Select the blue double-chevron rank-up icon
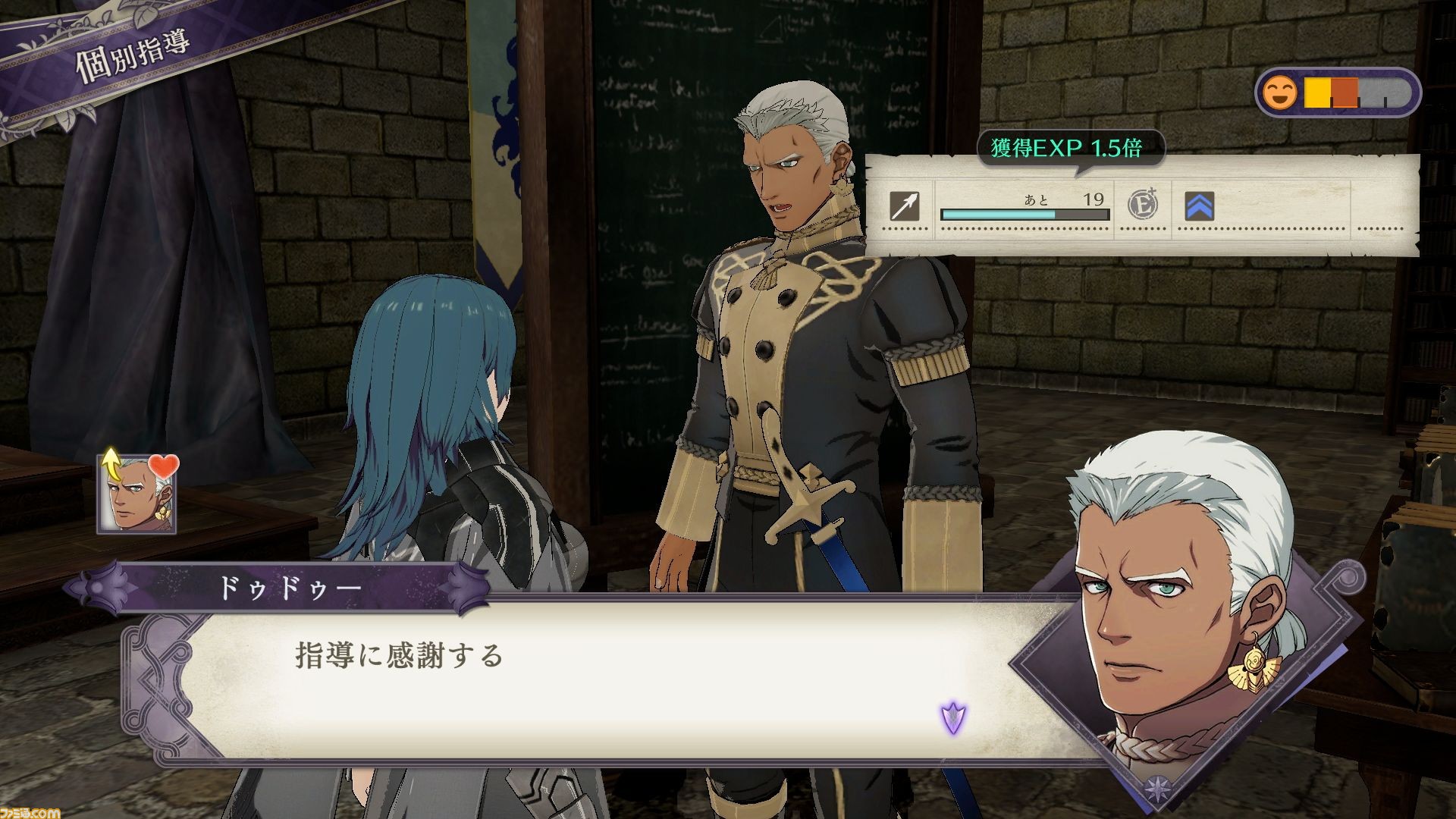 coord(1198,206)
